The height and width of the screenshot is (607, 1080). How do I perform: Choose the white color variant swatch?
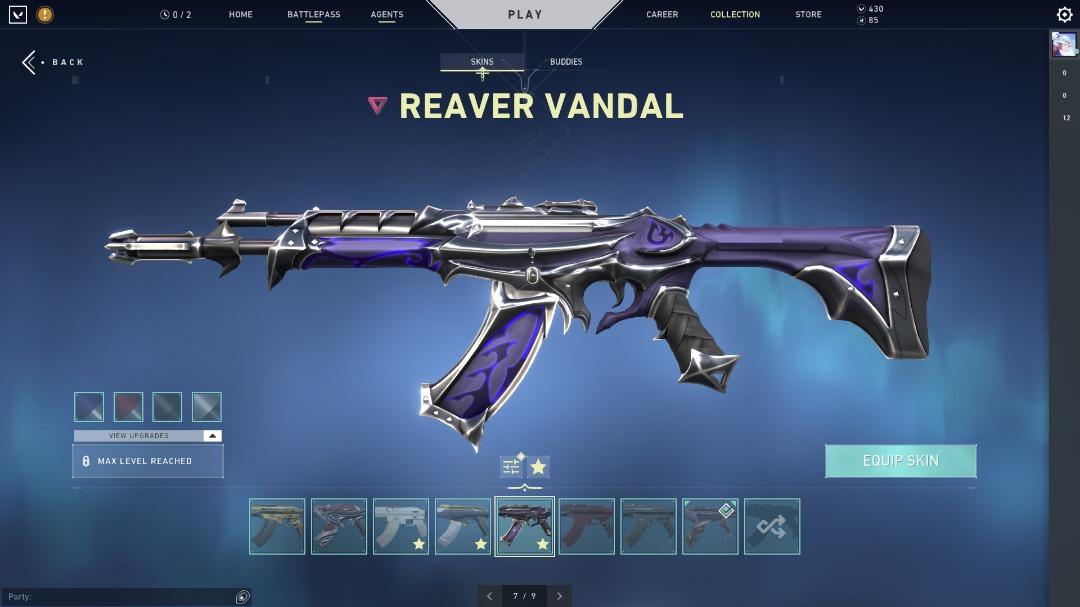coord(206,407)
